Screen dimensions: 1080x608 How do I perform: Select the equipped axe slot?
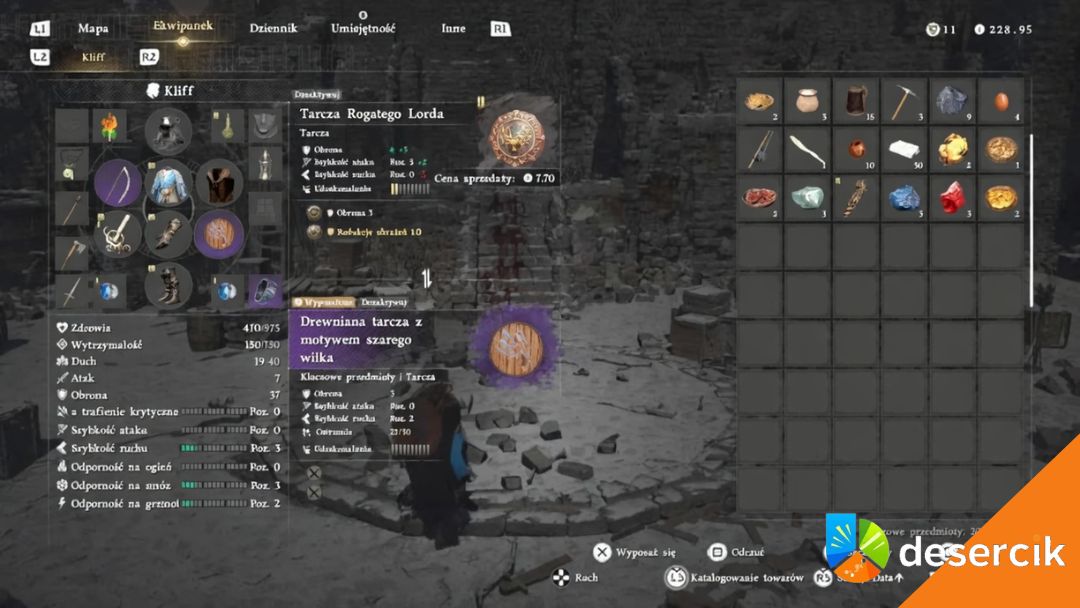(x=73, y=250)
